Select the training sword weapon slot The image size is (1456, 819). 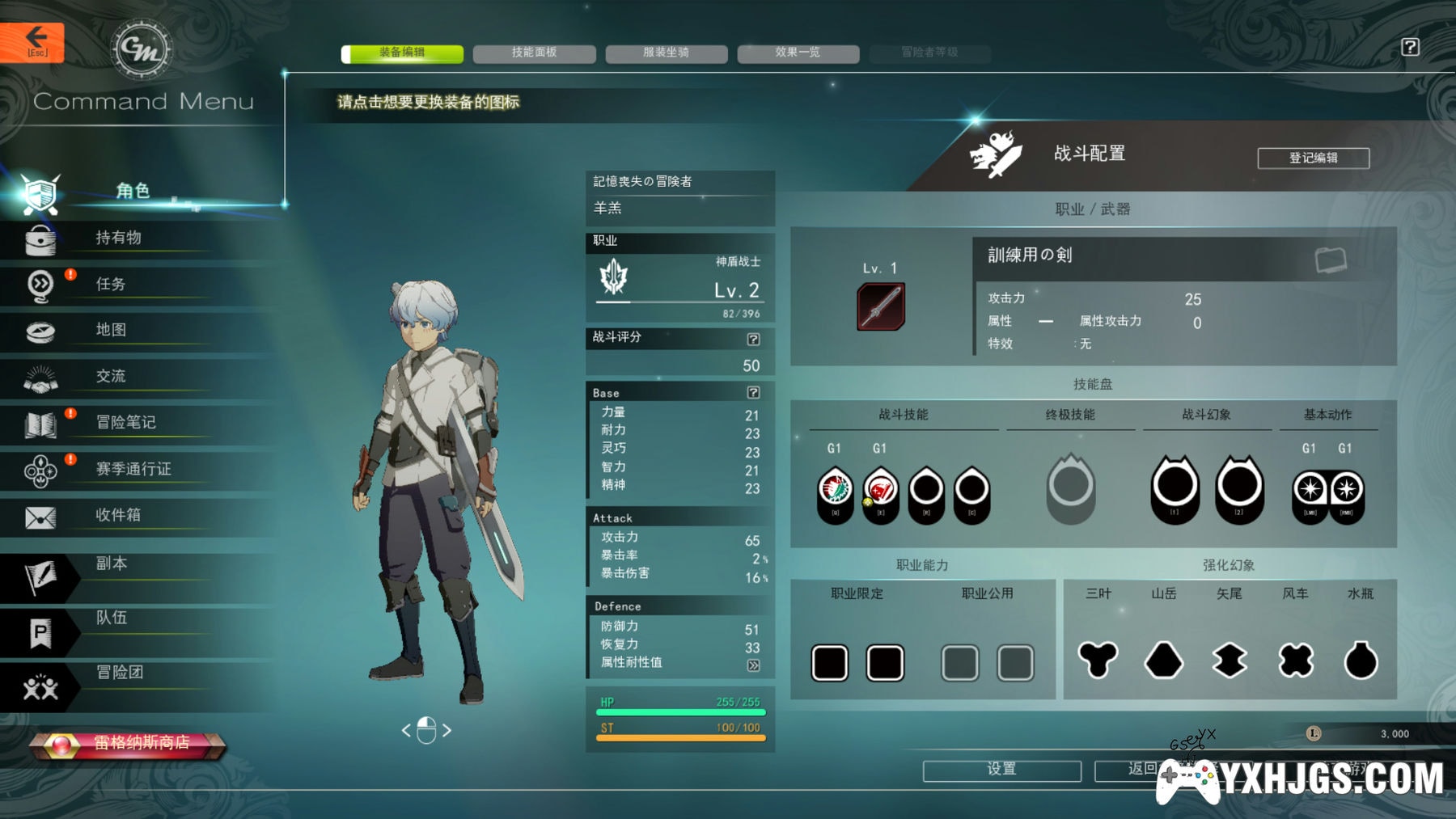[881, 306]
